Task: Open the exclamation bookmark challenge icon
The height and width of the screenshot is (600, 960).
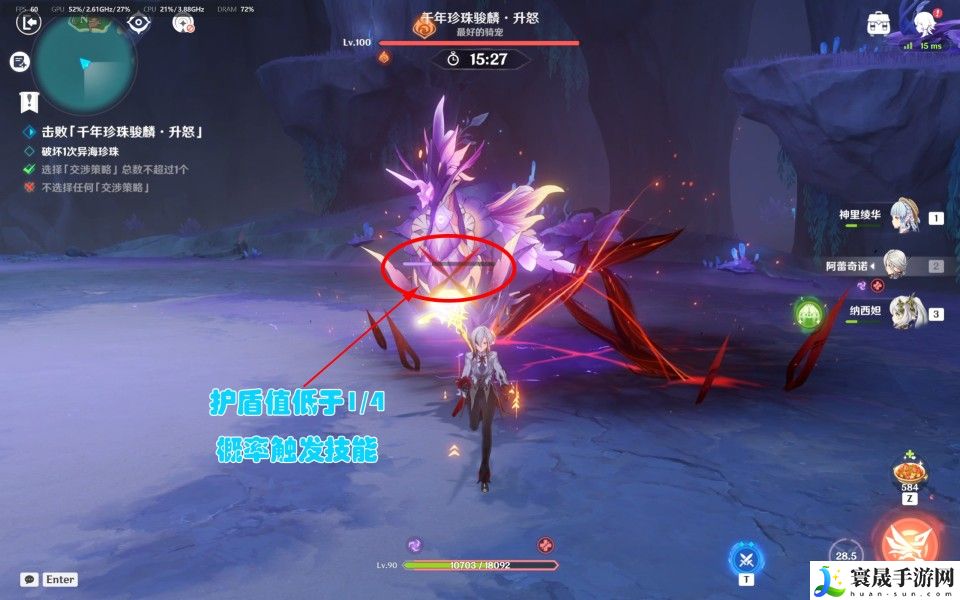Action: [x=29, y=101]
